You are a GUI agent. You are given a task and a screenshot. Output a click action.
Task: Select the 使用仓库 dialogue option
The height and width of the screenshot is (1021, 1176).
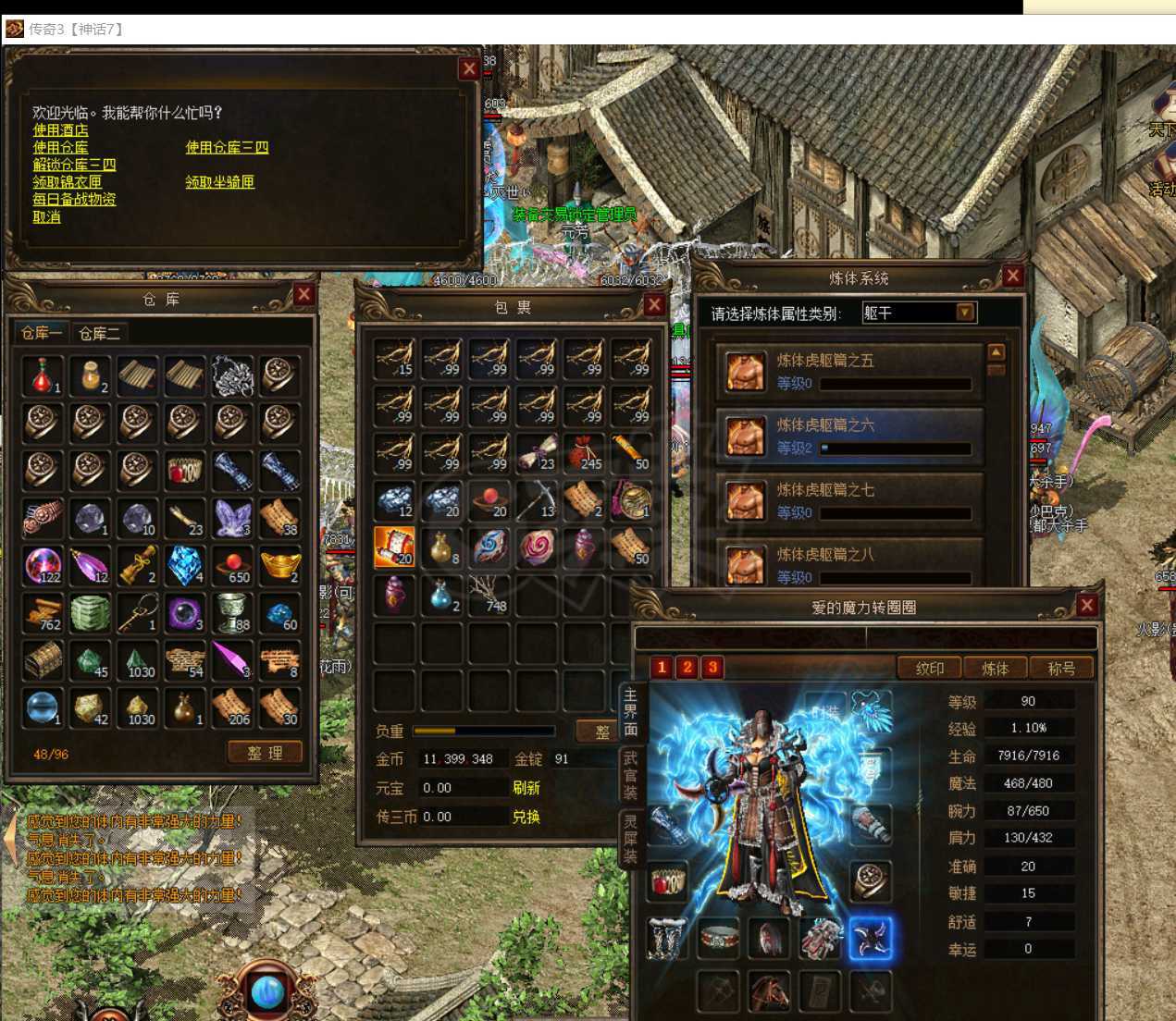60,148
